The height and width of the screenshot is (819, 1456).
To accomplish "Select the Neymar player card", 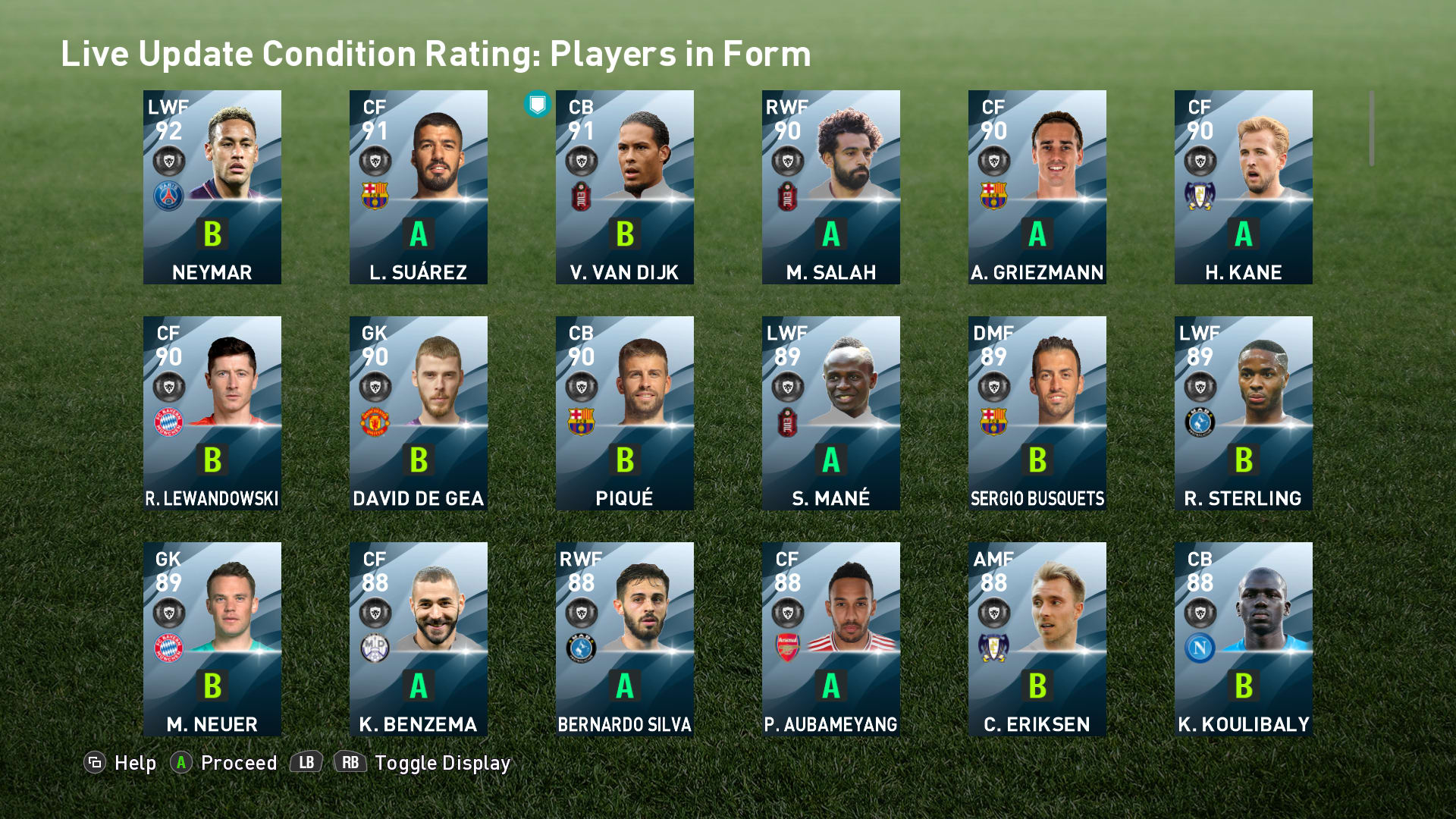I will coord(212,187).
